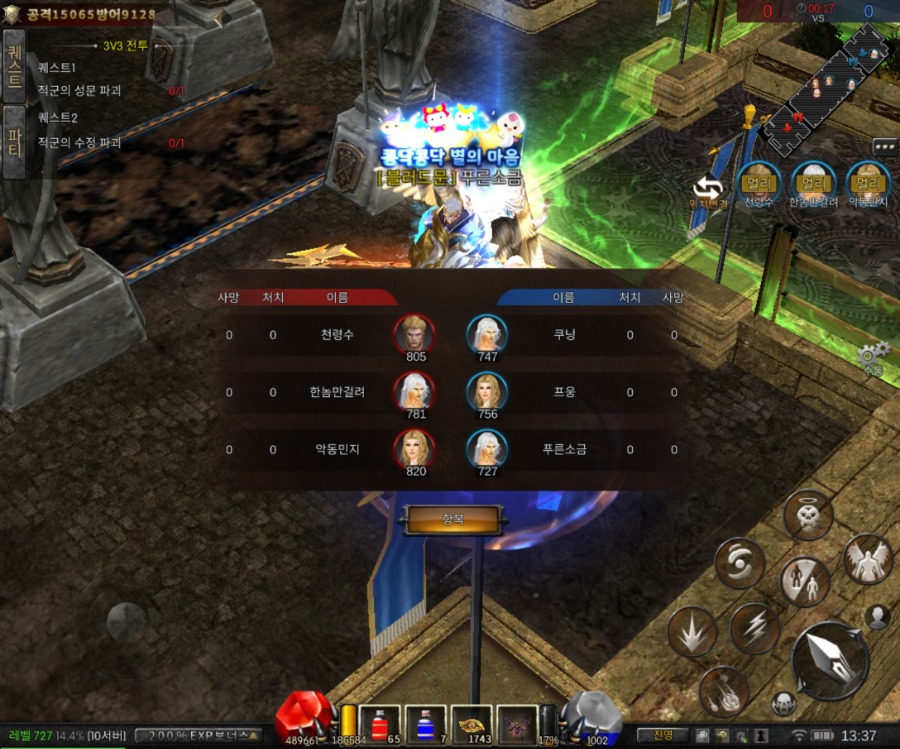The width and height of the screenshot is (900, 749).
Task: Select enemy portrait 한놈만걸려 near the minimap
Action: pyautogui.click(x=813, y=182)
